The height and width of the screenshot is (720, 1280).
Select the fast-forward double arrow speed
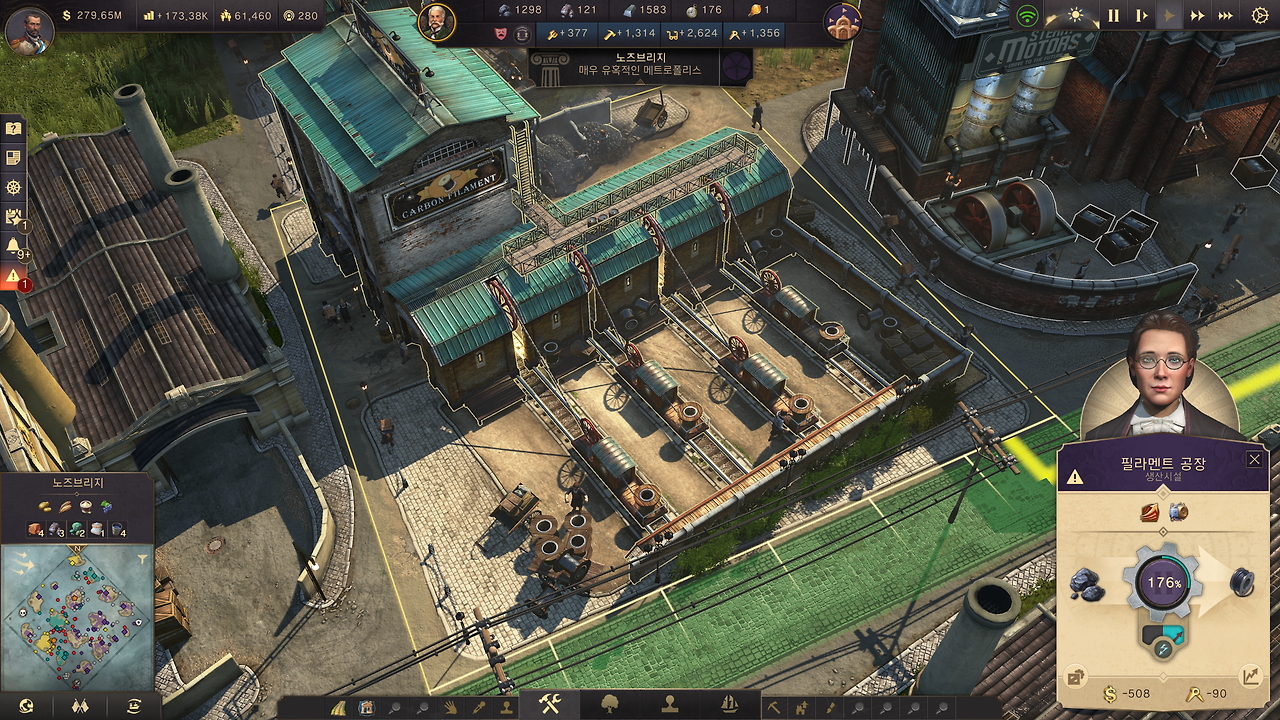(x=1197, y=16)
